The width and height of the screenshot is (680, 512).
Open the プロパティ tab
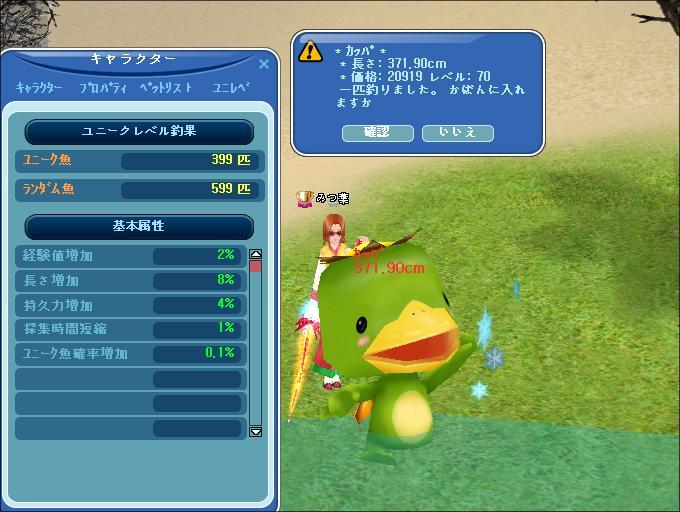pos(103,88)
